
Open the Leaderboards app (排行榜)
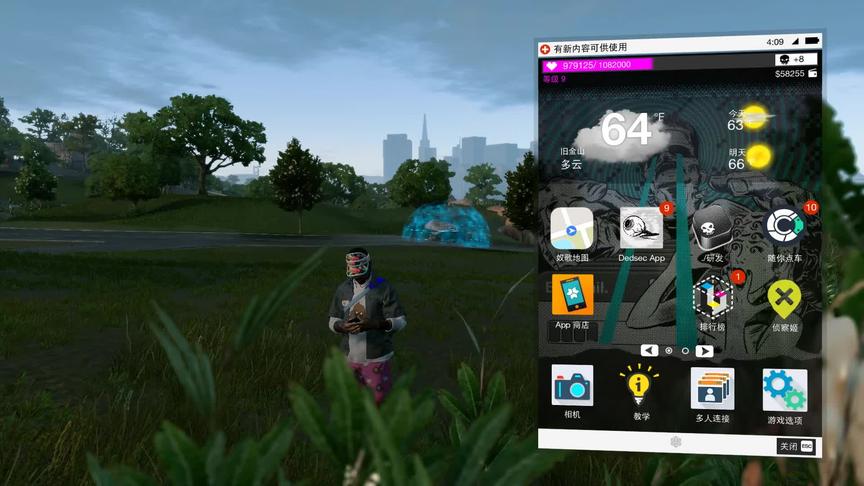pos(713,297)
